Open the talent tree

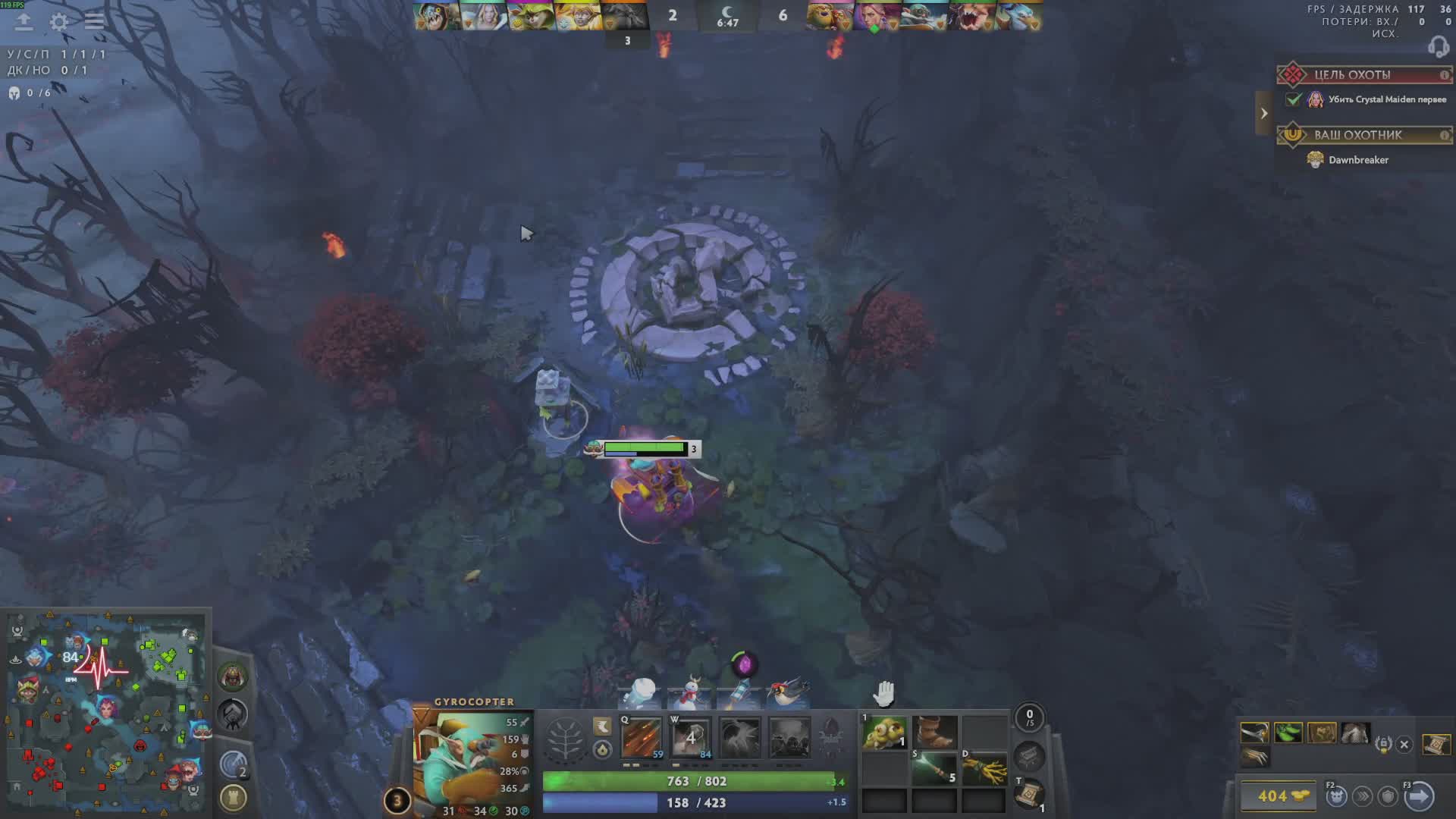(x=565, y=739)
